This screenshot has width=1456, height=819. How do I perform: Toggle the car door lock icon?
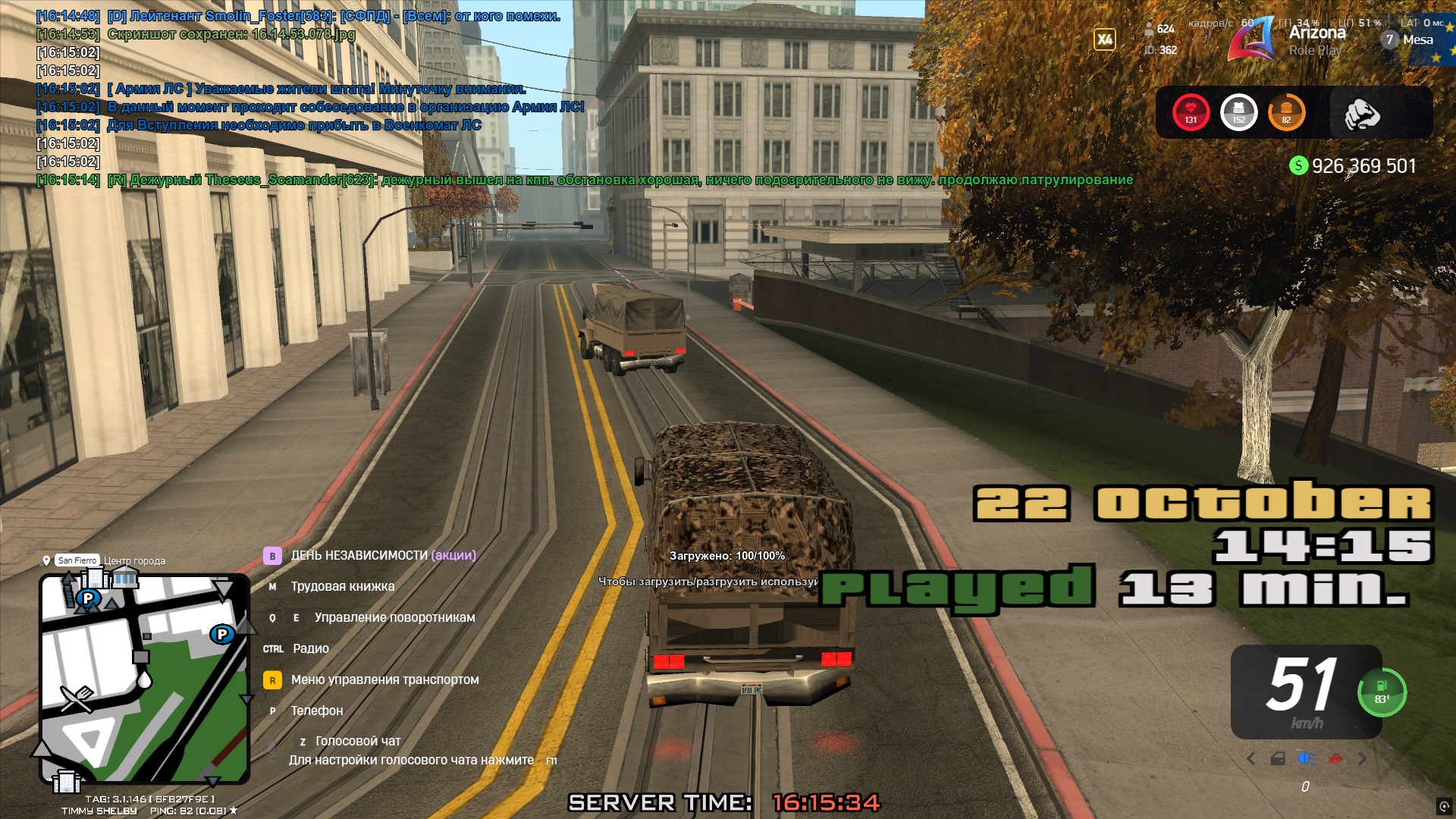coord(1278,758)
